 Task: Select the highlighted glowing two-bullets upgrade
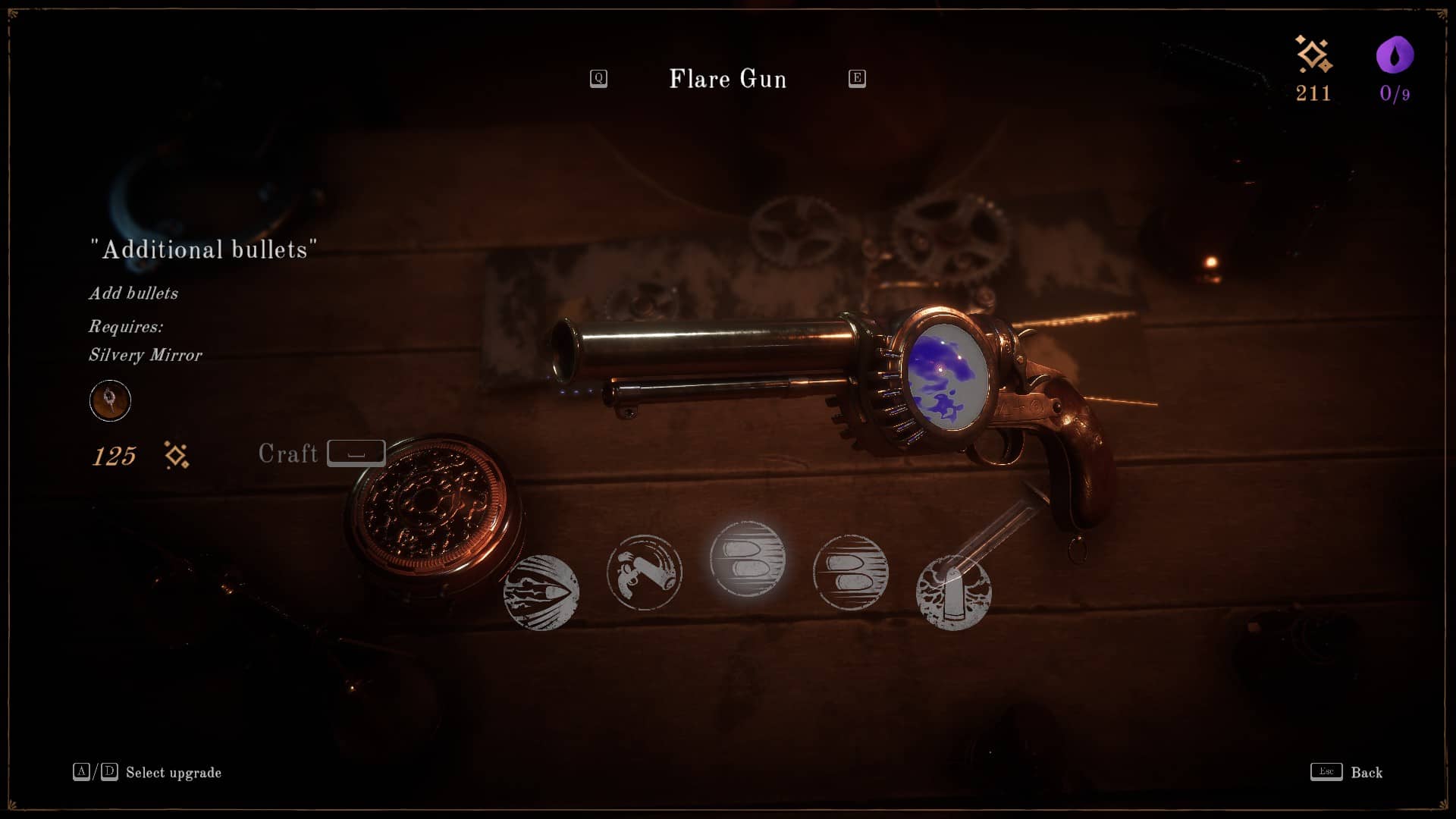(x=747, y=559)
